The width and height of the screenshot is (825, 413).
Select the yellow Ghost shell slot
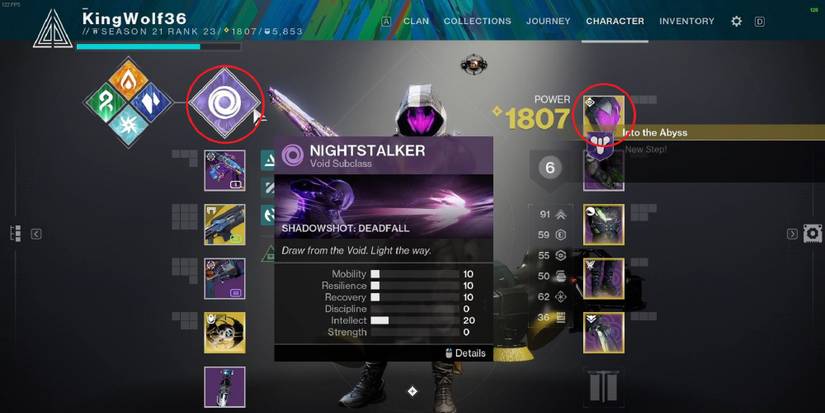pyautogui.click(x=225, y=332)
